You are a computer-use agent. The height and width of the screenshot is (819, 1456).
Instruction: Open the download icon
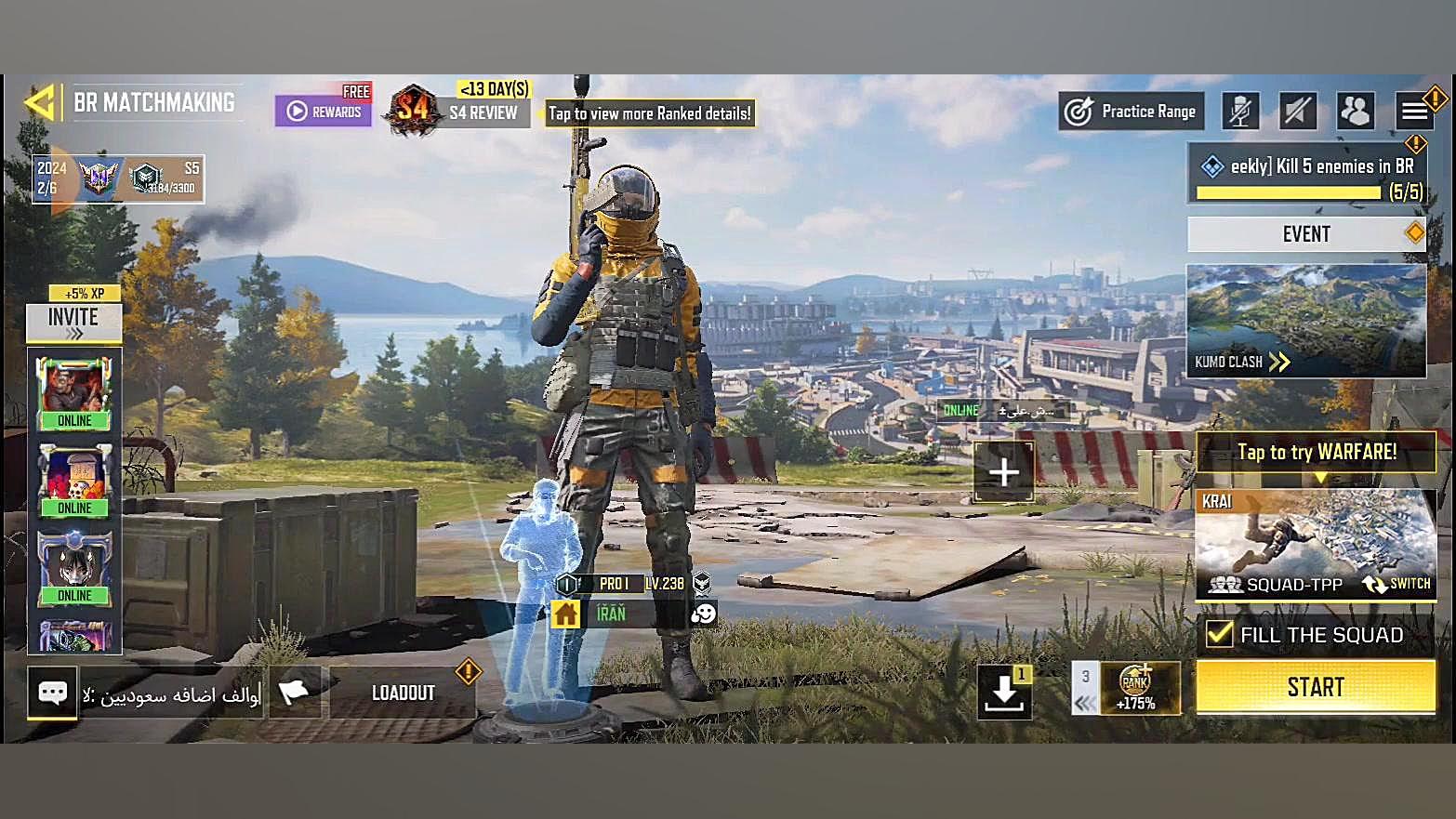[1004, 693]
